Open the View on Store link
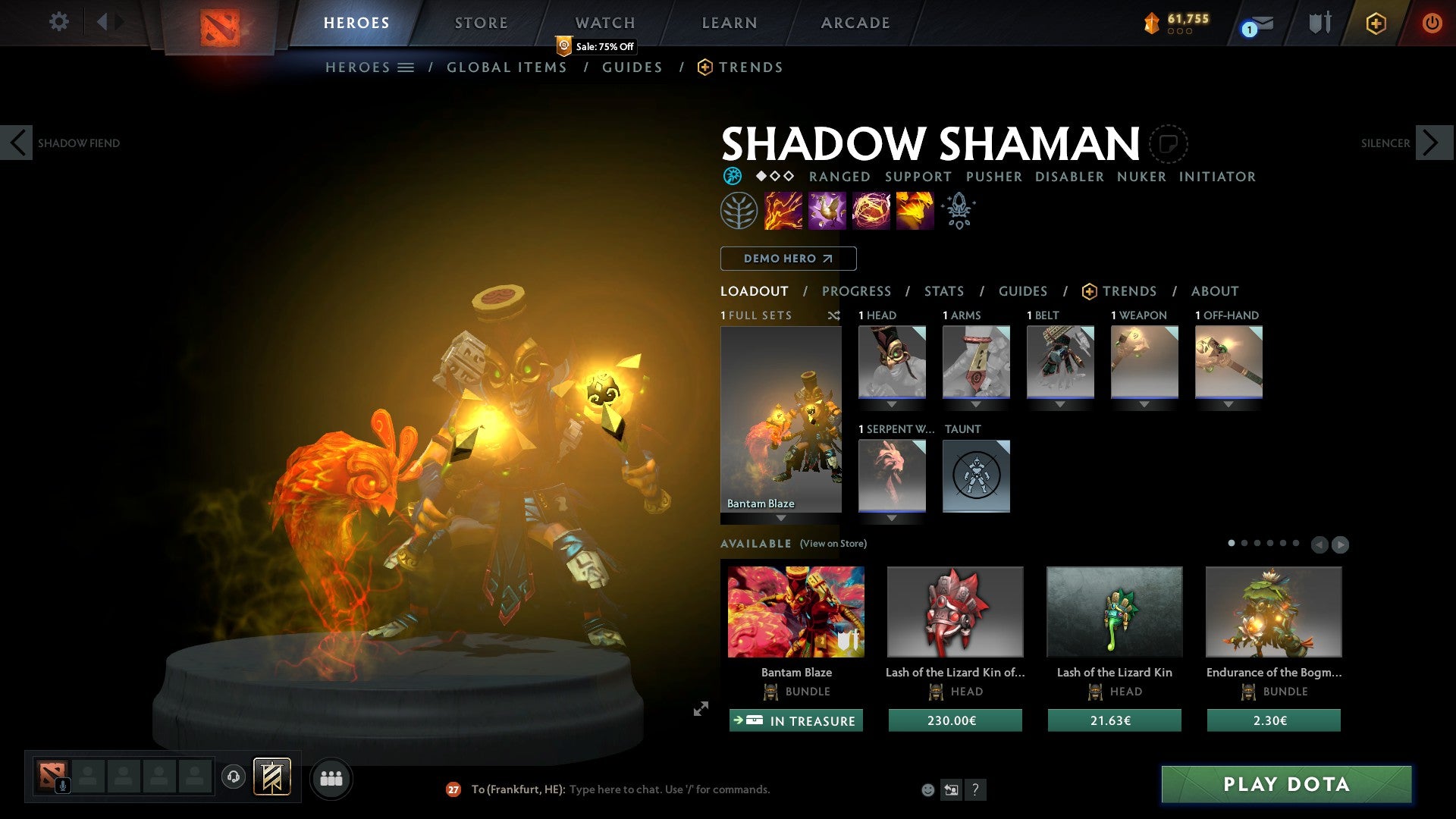The image size is (1456, 819). click(833, 544)
